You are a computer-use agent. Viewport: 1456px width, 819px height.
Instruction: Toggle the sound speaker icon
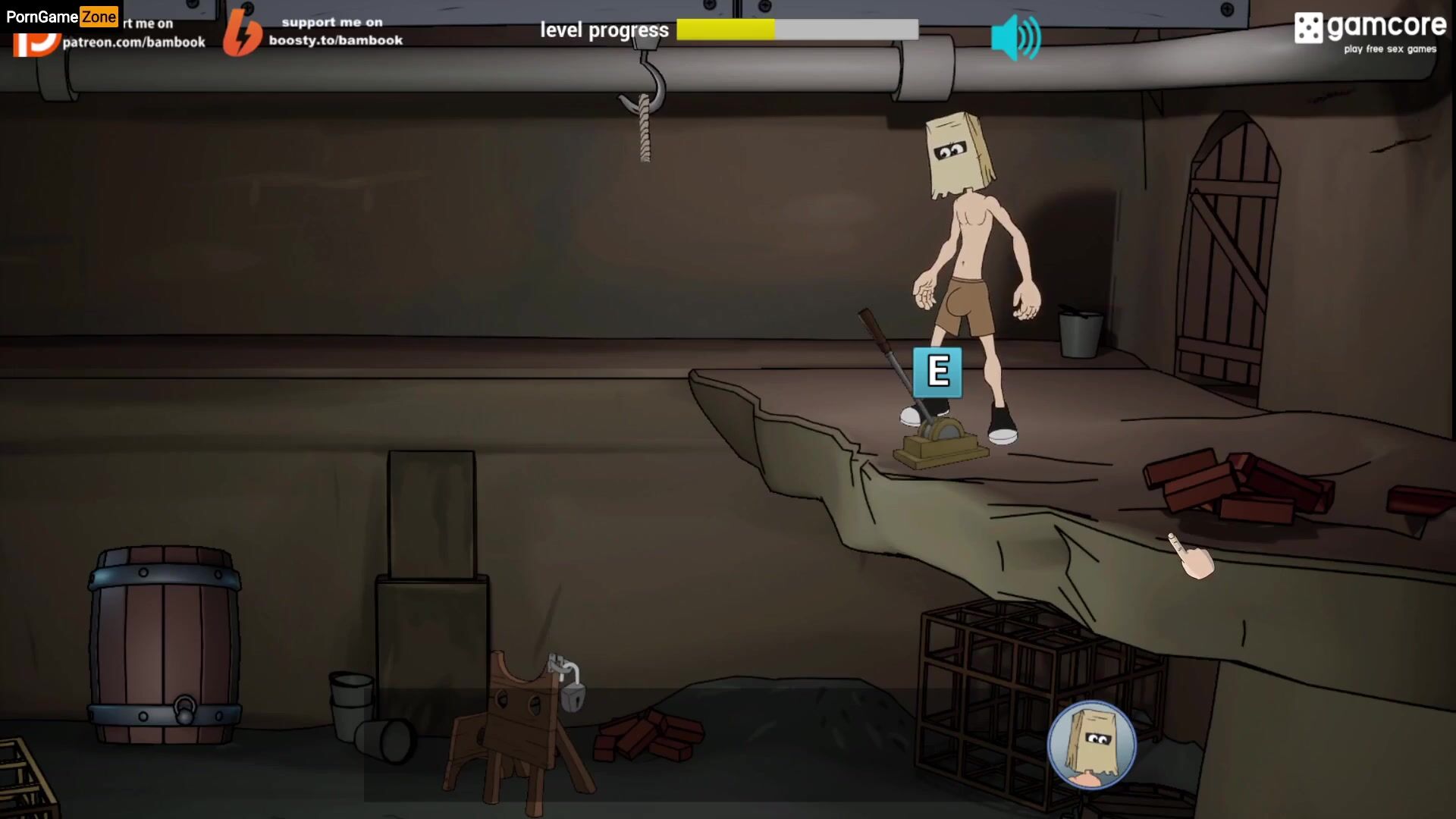point(1015,37)
